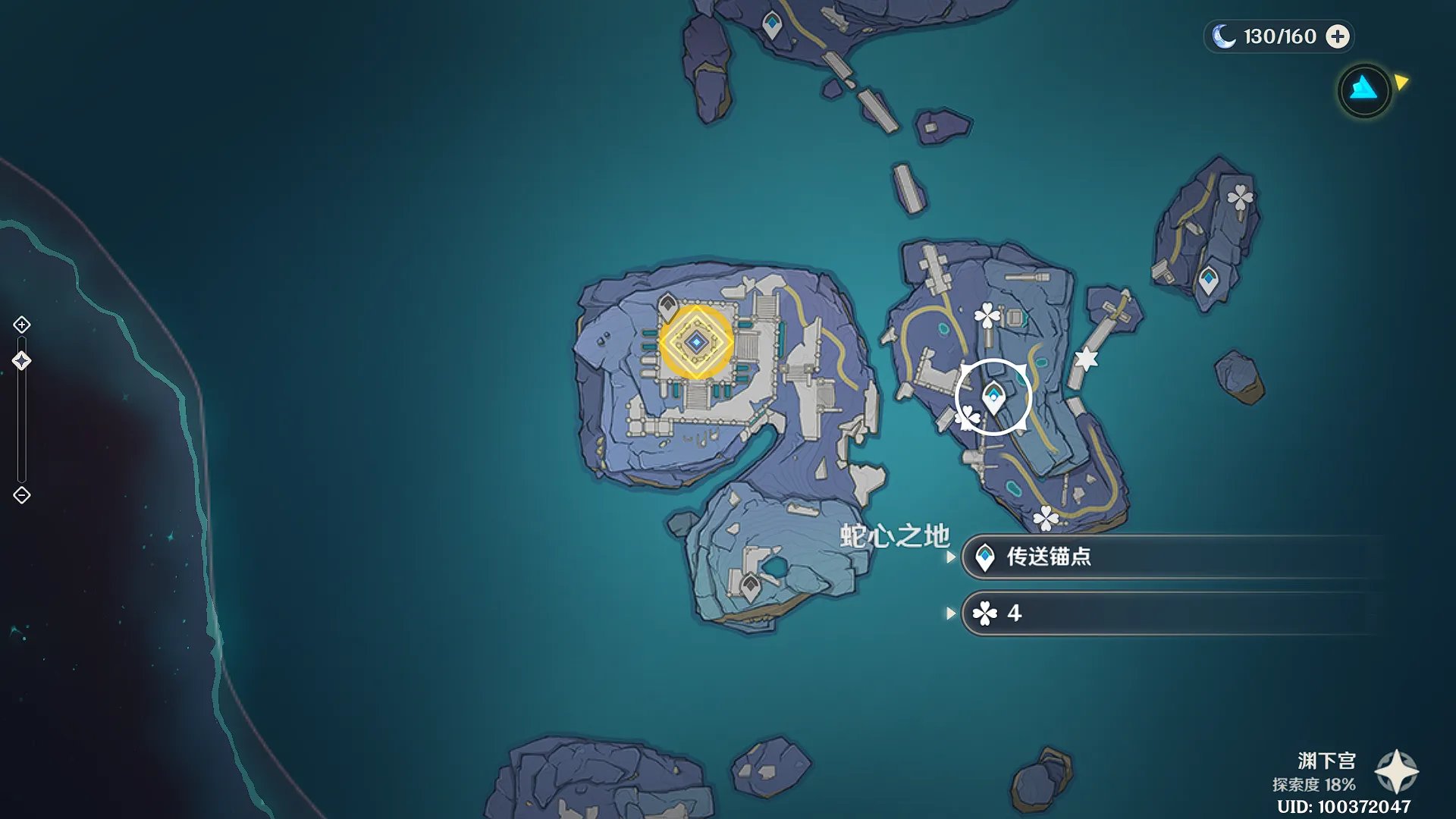Zoom in the map with the plus button
Viewport: 1456px width, 819px height.
point(22,325)
